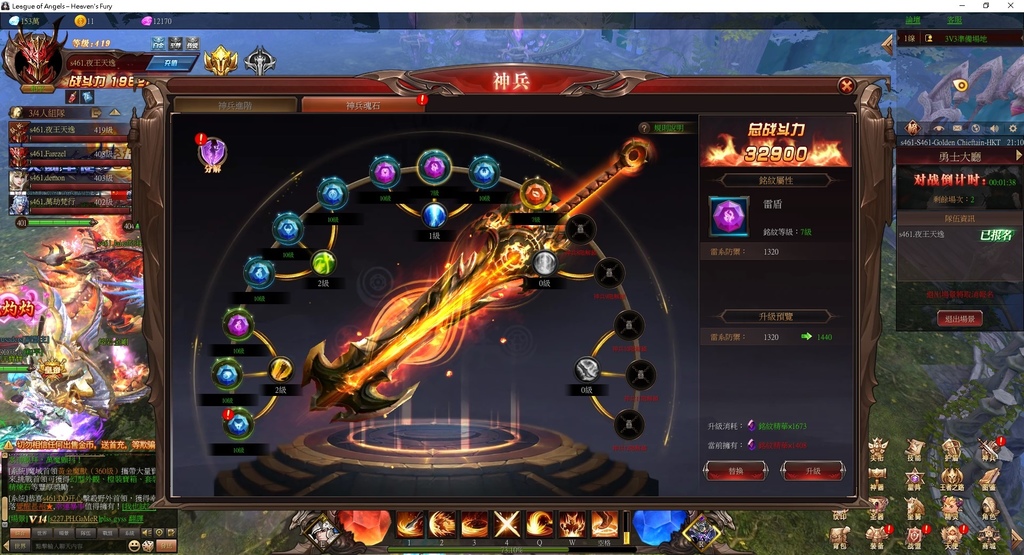The image size is (1024, 555).
Task: Open the chat emoji picker
Action: click(x=133, y=546)
